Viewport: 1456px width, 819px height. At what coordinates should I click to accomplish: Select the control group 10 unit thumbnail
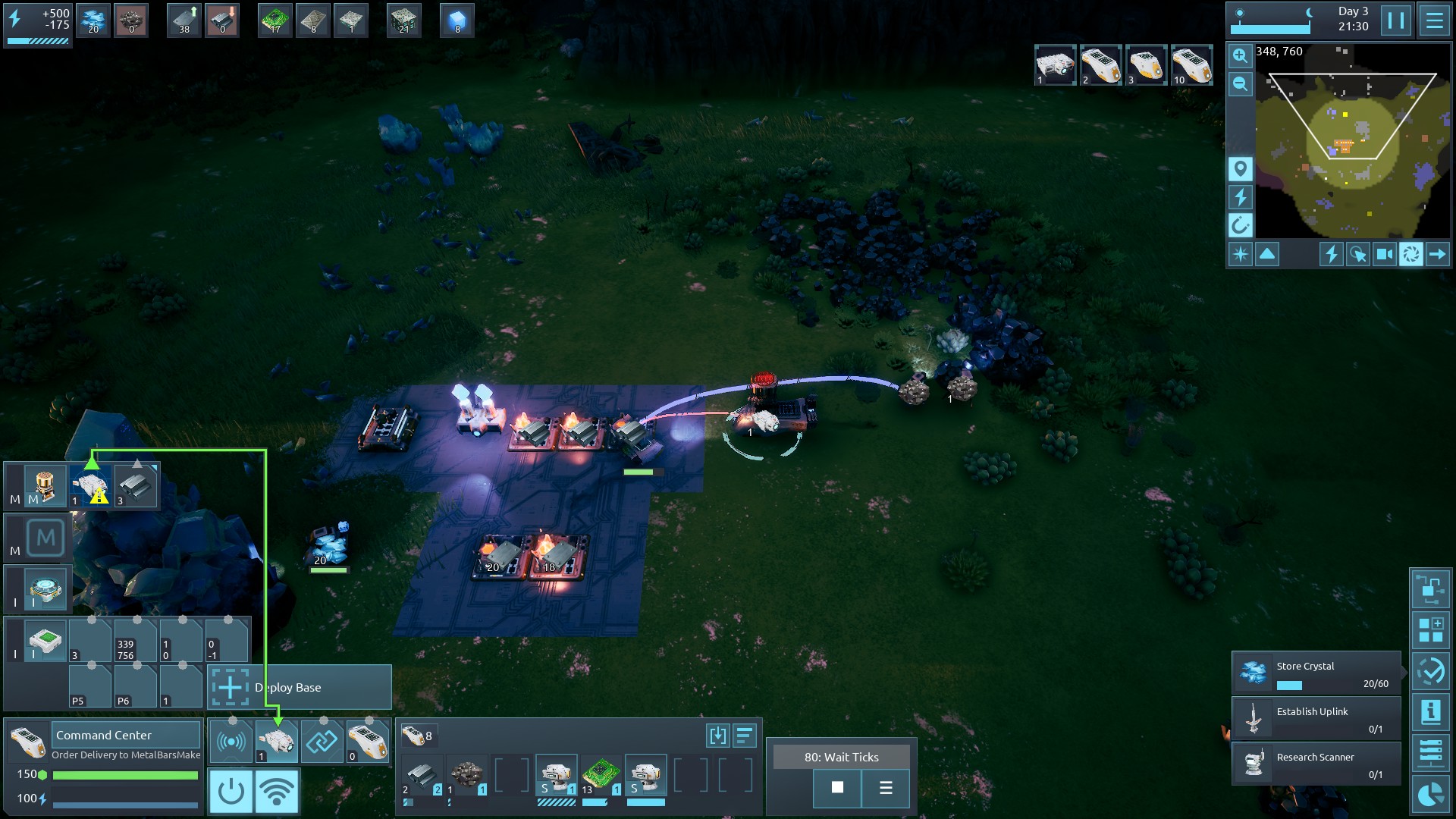[1191, 65]
